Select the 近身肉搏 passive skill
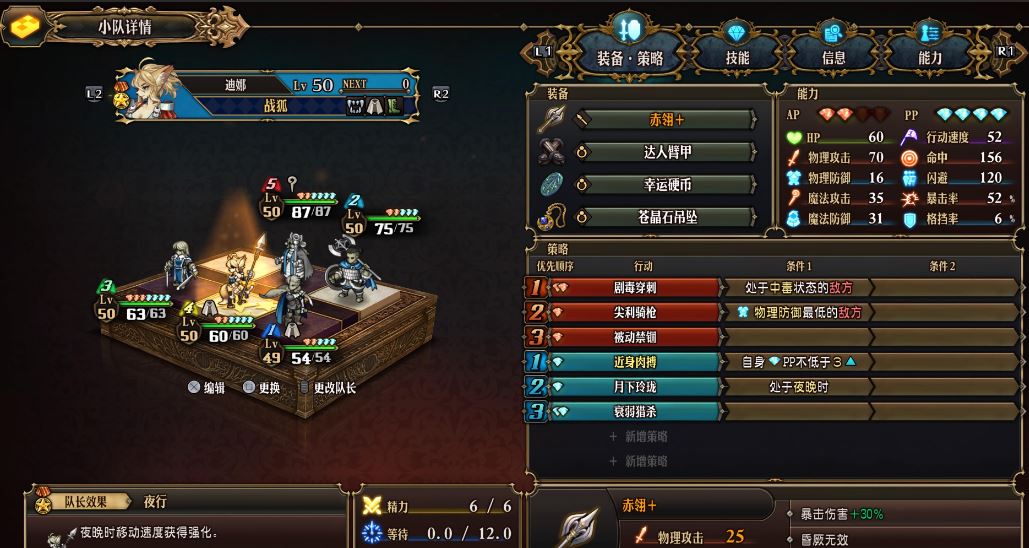The image size is (1029, 548). pos(635,362)
